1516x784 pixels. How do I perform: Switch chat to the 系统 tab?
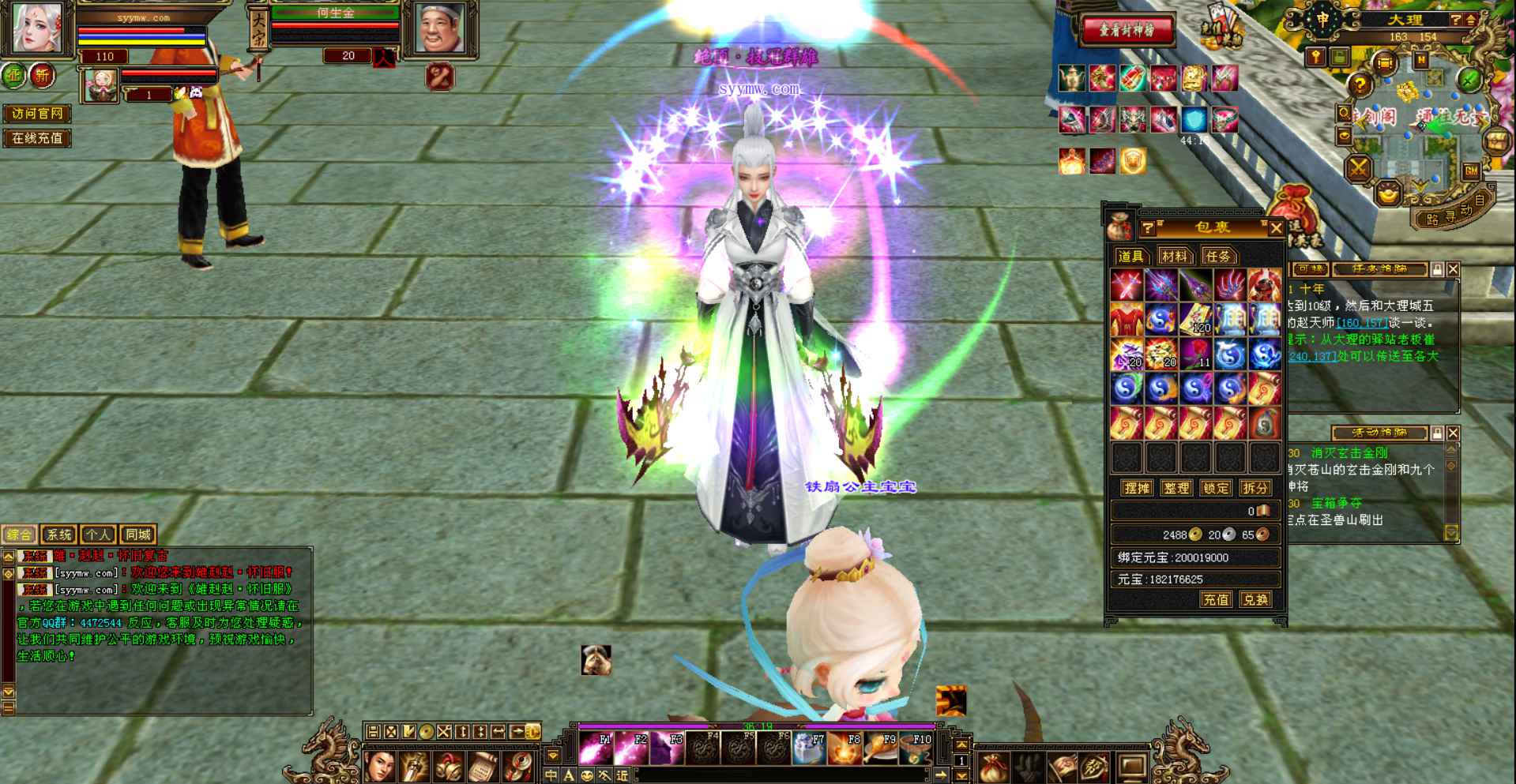(58, 535)
